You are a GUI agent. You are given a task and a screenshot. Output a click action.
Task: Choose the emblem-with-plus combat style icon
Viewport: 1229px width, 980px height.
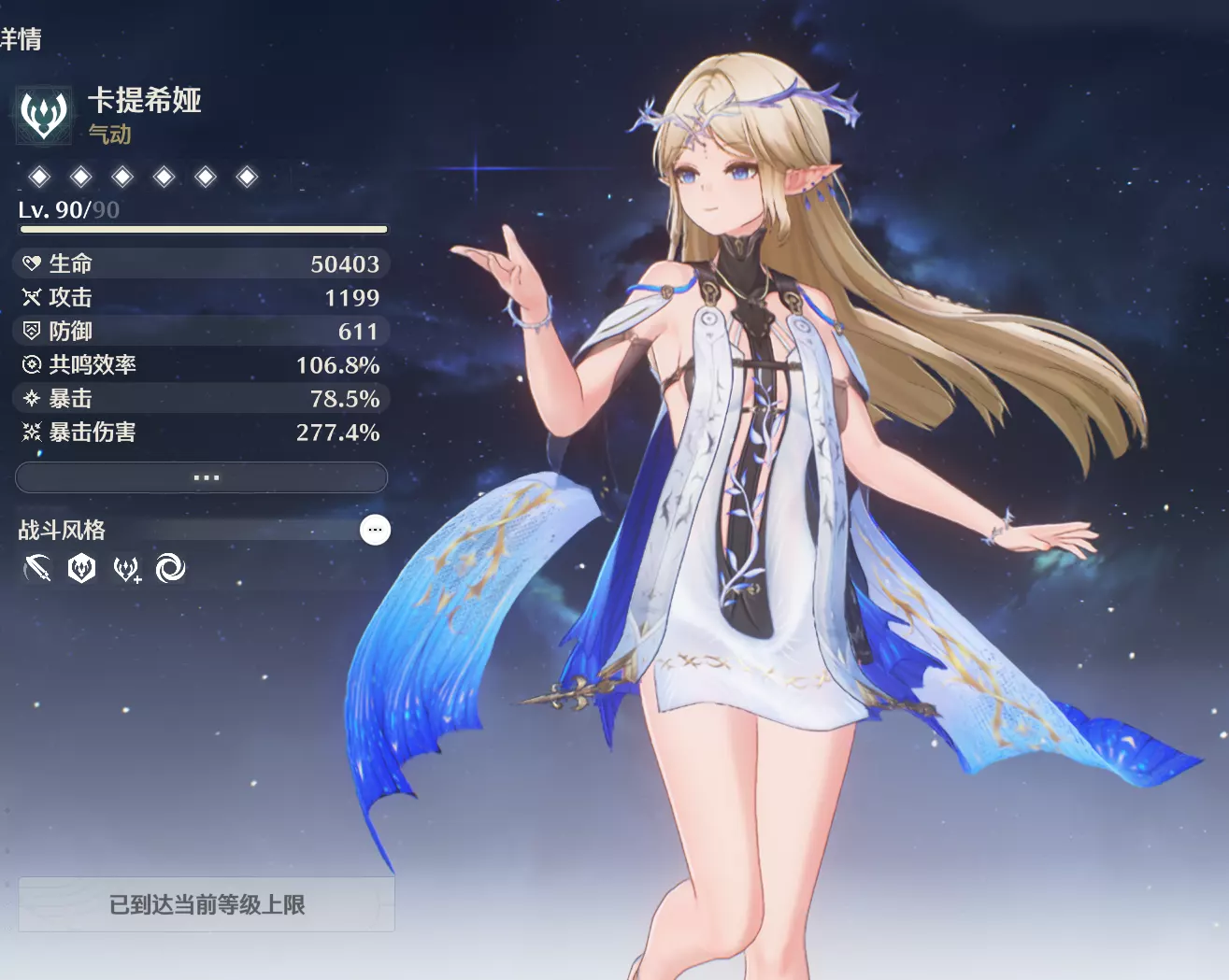click(x=126, y=568)
